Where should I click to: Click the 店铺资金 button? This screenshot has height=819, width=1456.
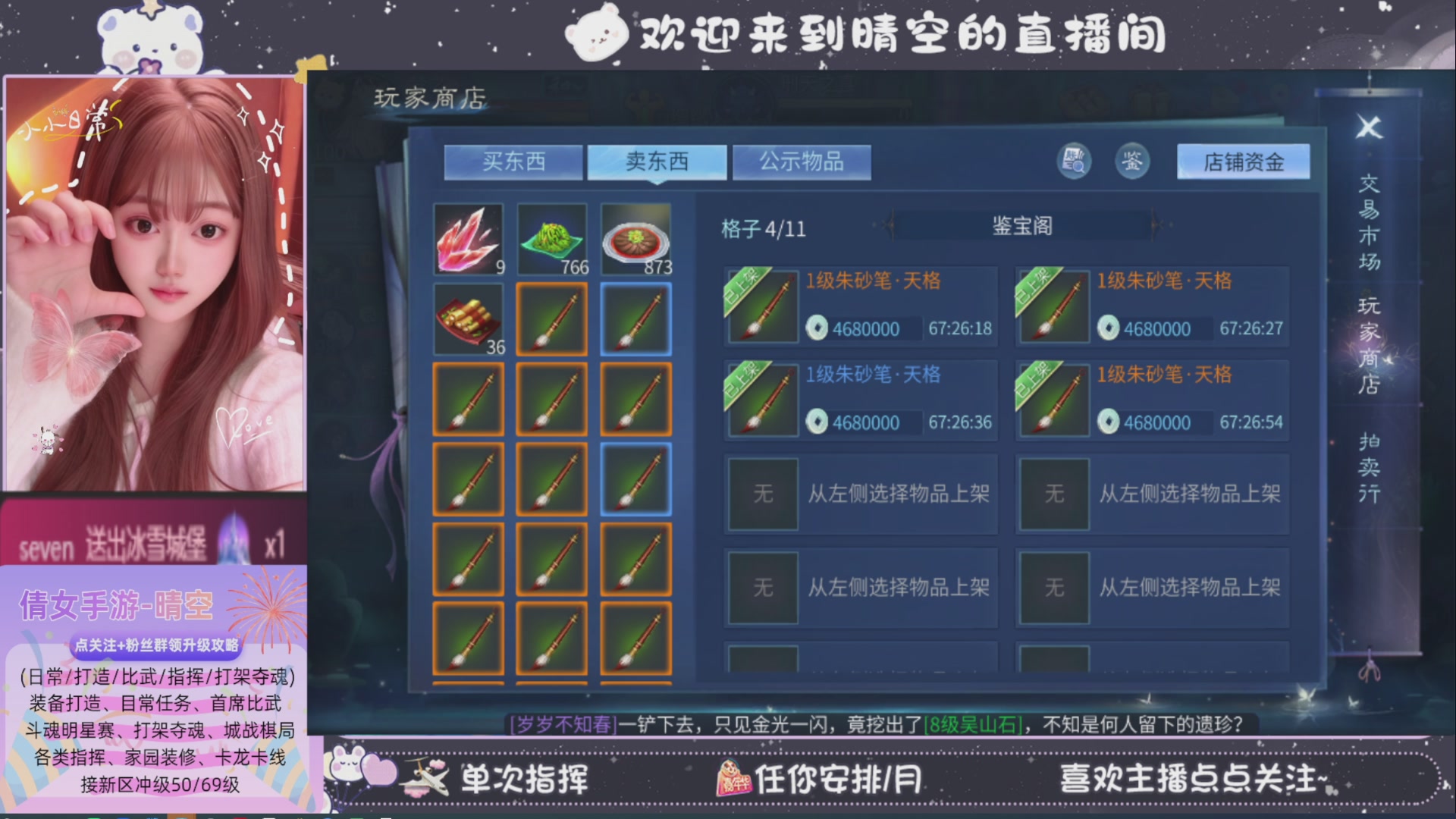[x=1241, y=162]
